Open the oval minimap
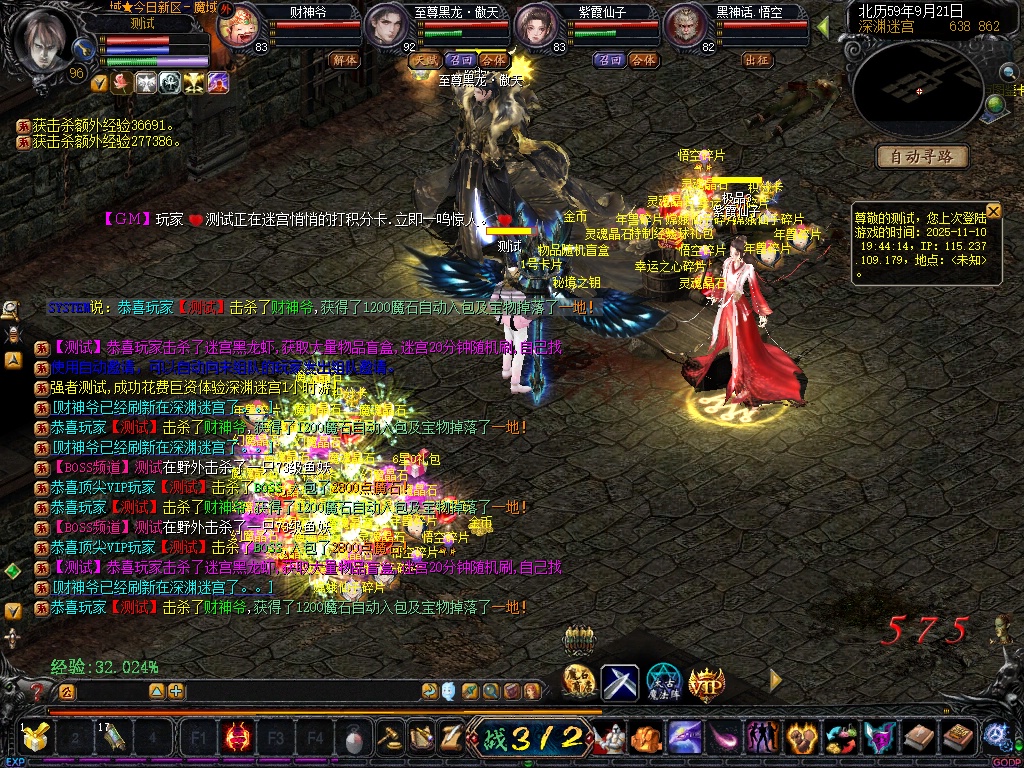The image size is (1024, 768). pyautogui.click(x=917, y=90)
